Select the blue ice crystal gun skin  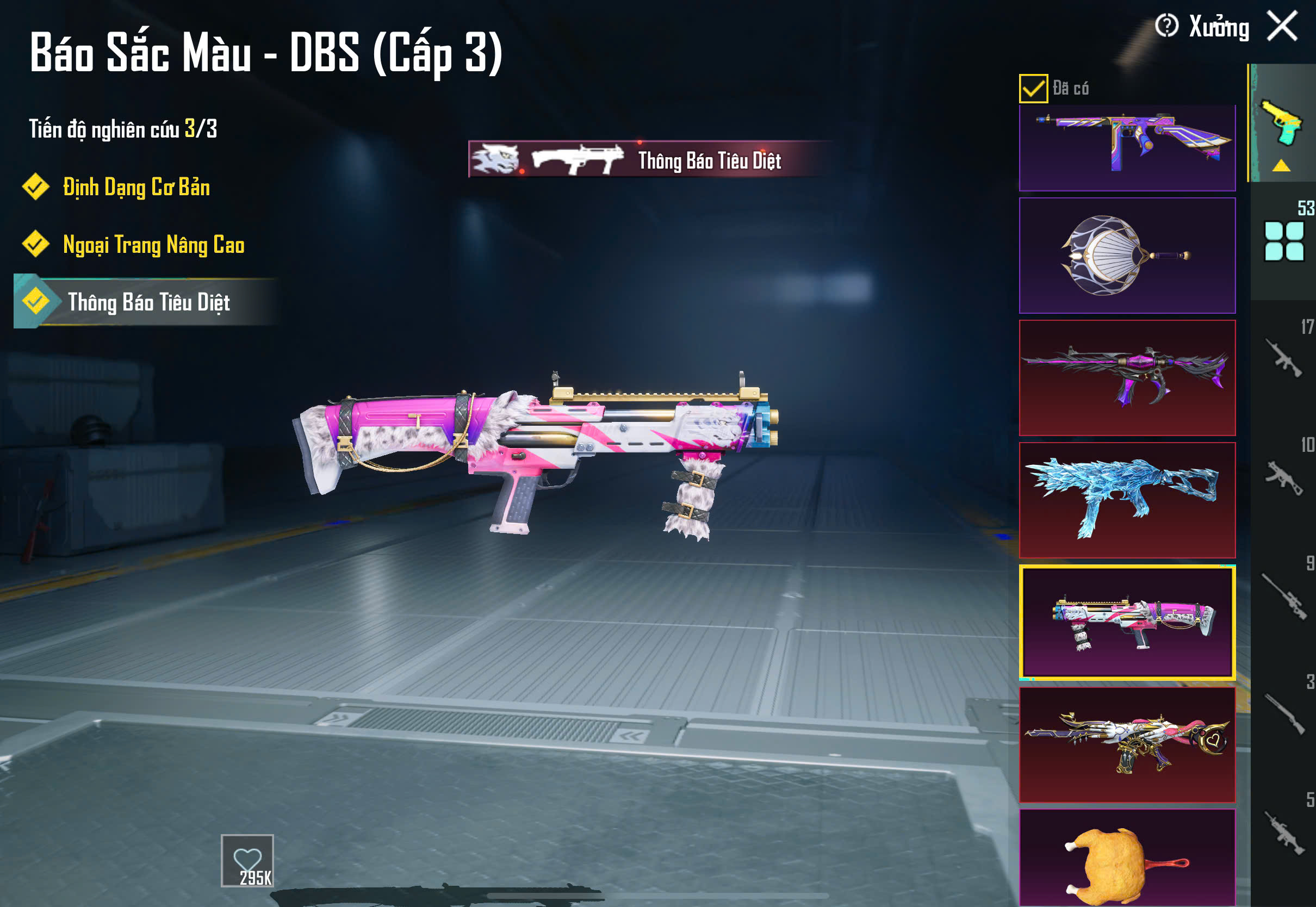[x=1127, y=500]
